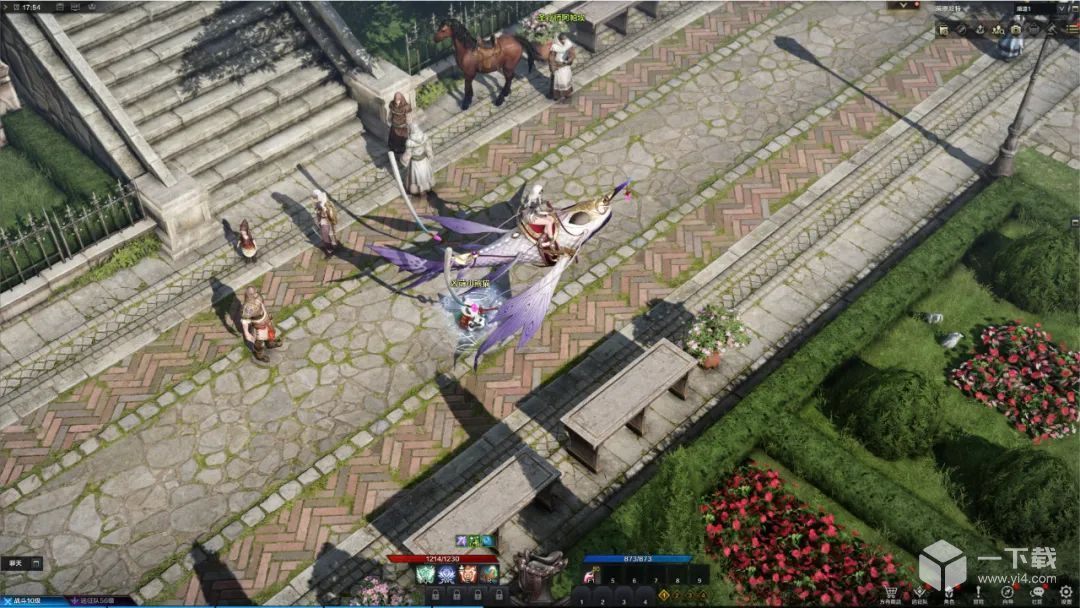Open the character menu
Screen dimensions: 1080x608
pos(948,591)
